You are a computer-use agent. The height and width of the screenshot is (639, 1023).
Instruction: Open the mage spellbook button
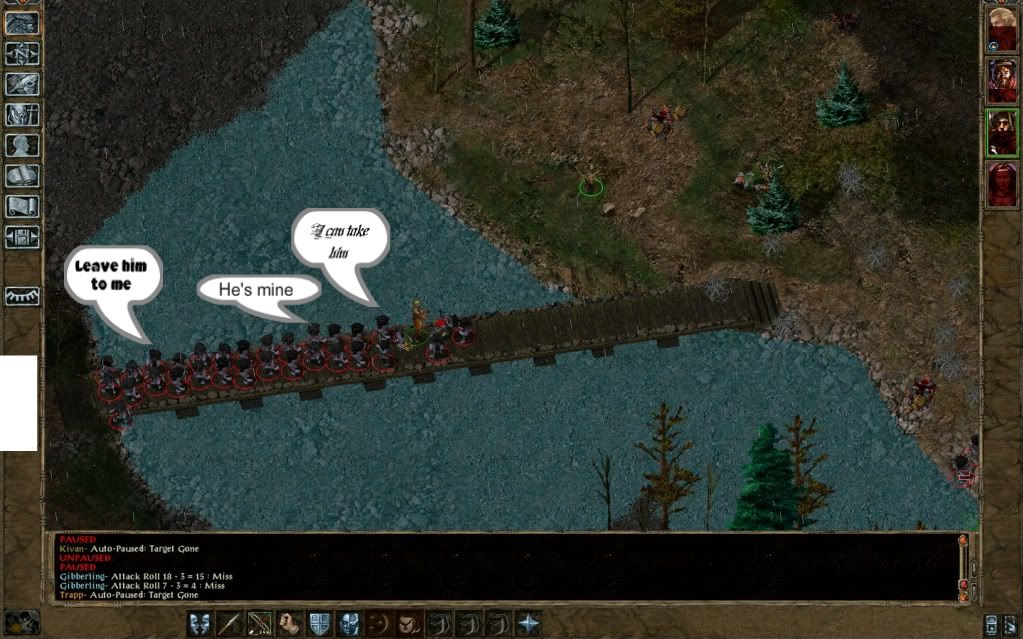click(x=23, y=176)
